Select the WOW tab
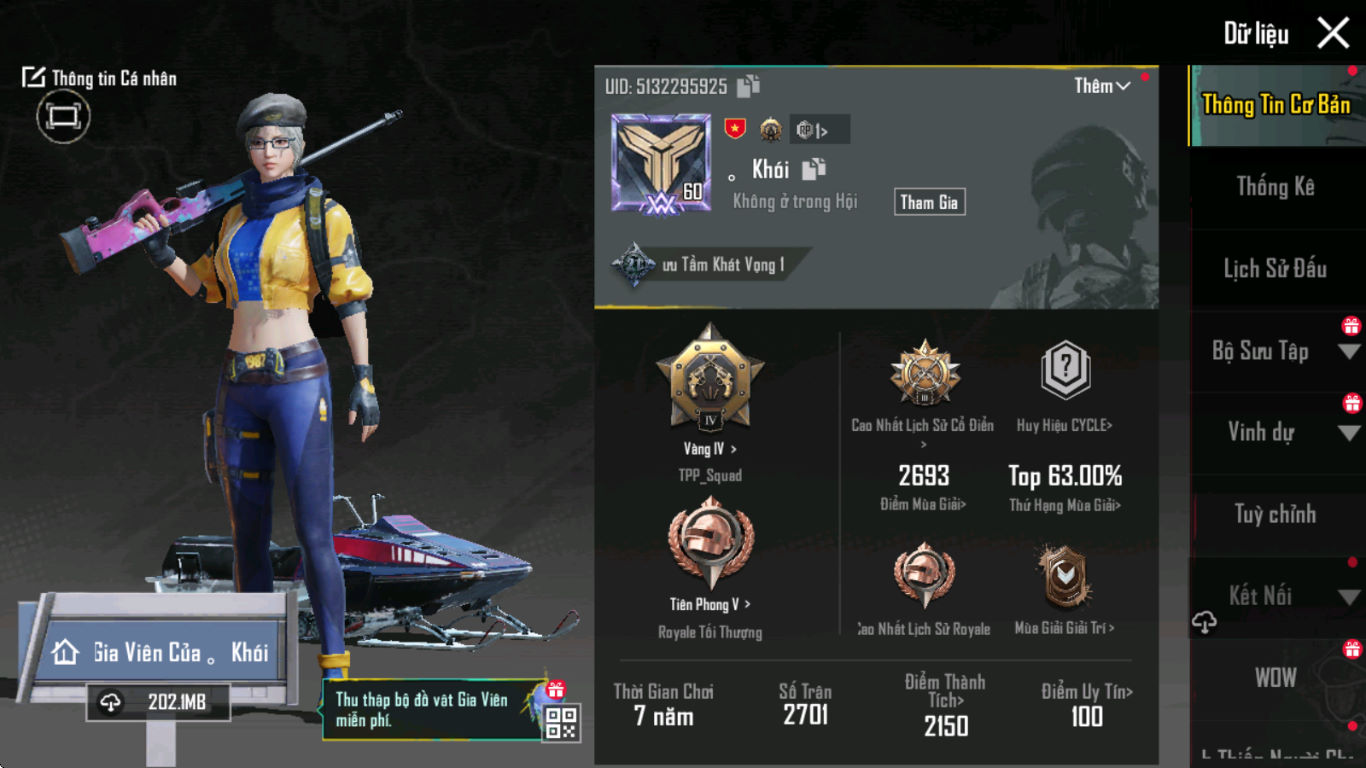Image resolution: width=1366 pixels, height=768 pixels. (1275, 678)
